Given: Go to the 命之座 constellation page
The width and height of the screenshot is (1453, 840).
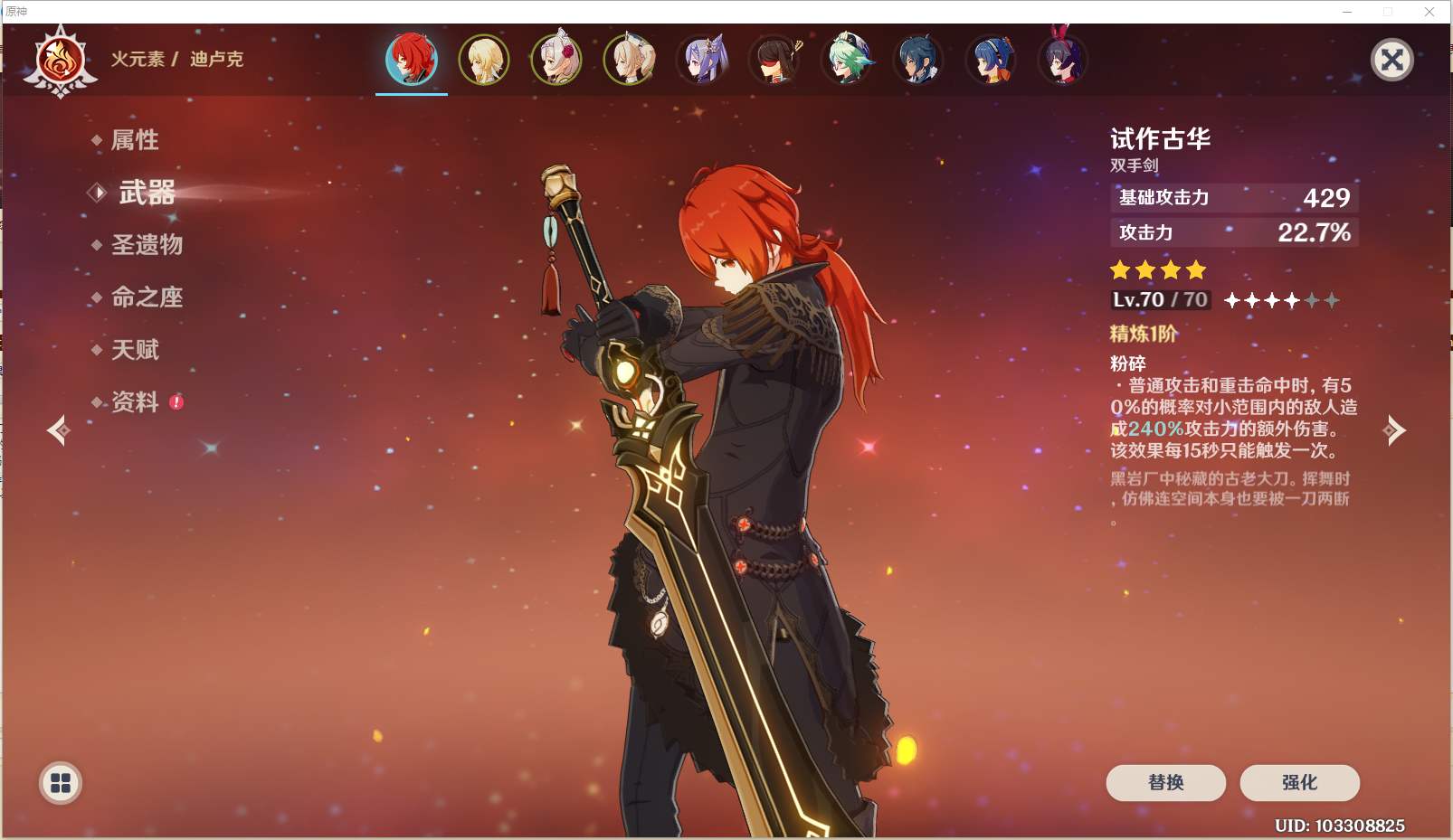Looking at the screenshot, I should pos(147,297).
